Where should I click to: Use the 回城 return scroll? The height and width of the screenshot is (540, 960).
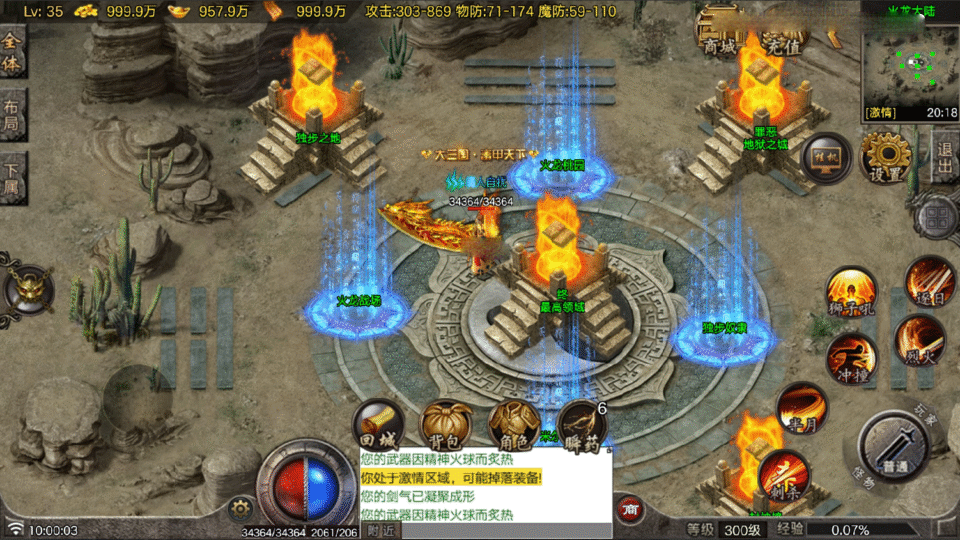pyautogui.click(x=380, y=425)
